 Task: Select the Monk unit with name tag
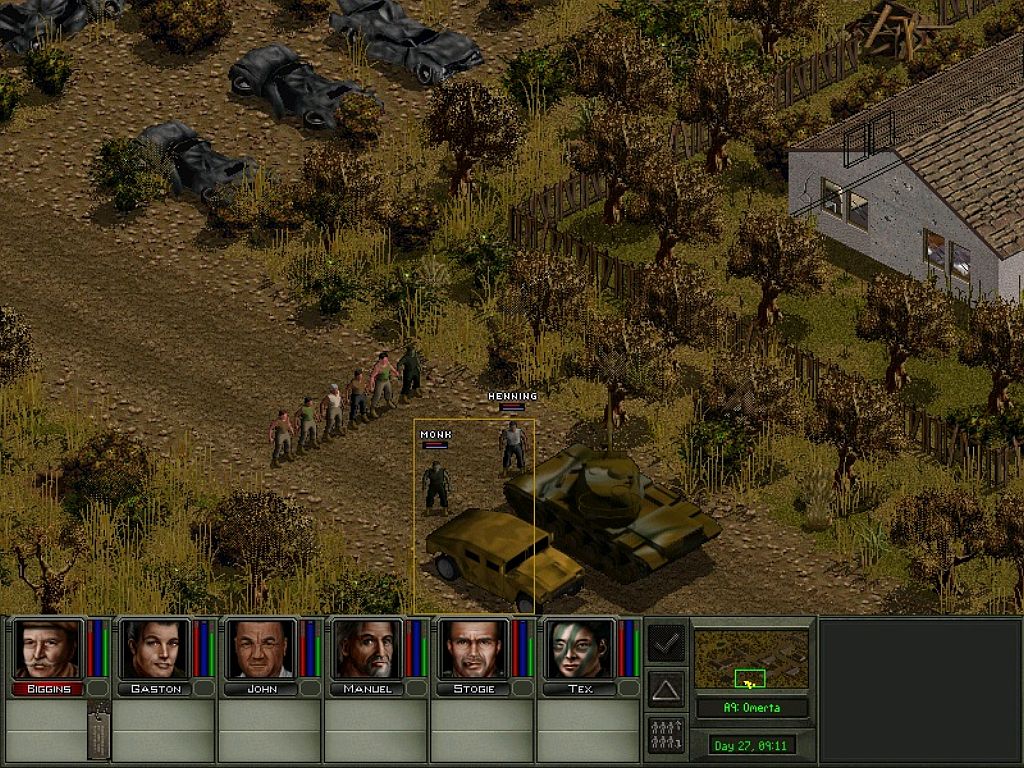point(436,486)
